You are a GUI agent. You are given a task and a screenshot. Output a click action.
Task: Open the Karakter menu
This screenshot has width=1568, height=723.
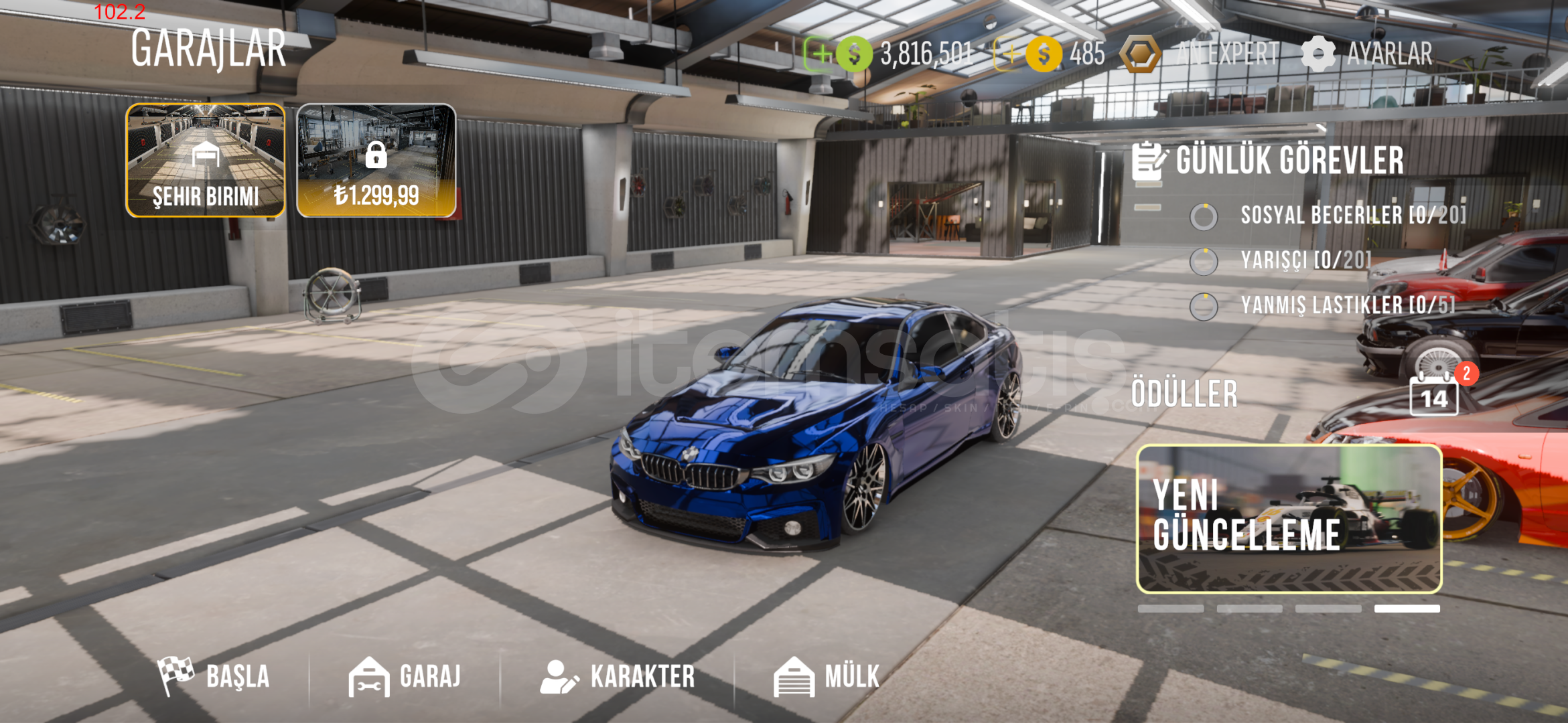coord(618,676)
